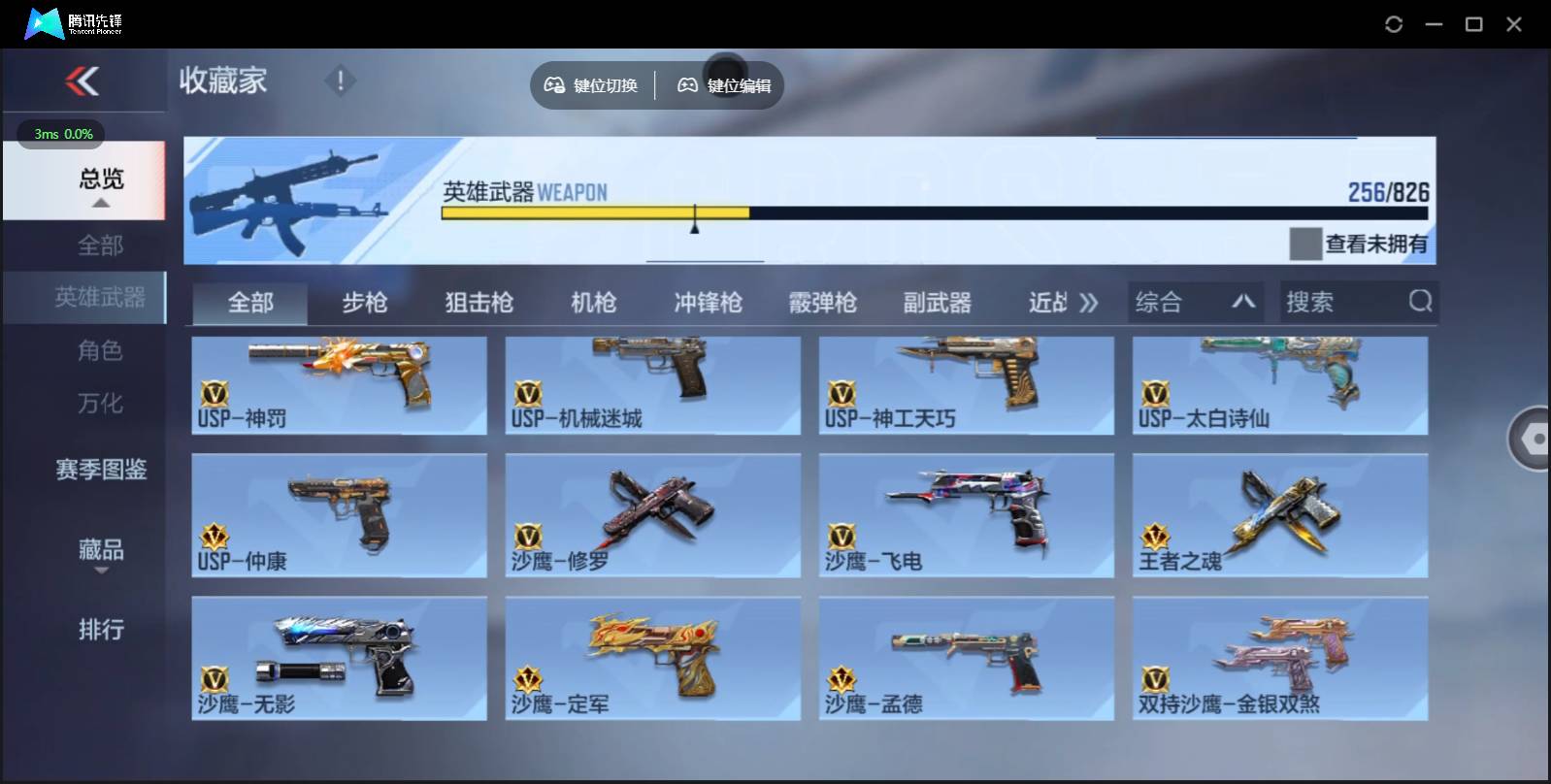The image size is (1551, 784).
Task: Expand more weapon categories via the chevron
Action: [1089, 302]
